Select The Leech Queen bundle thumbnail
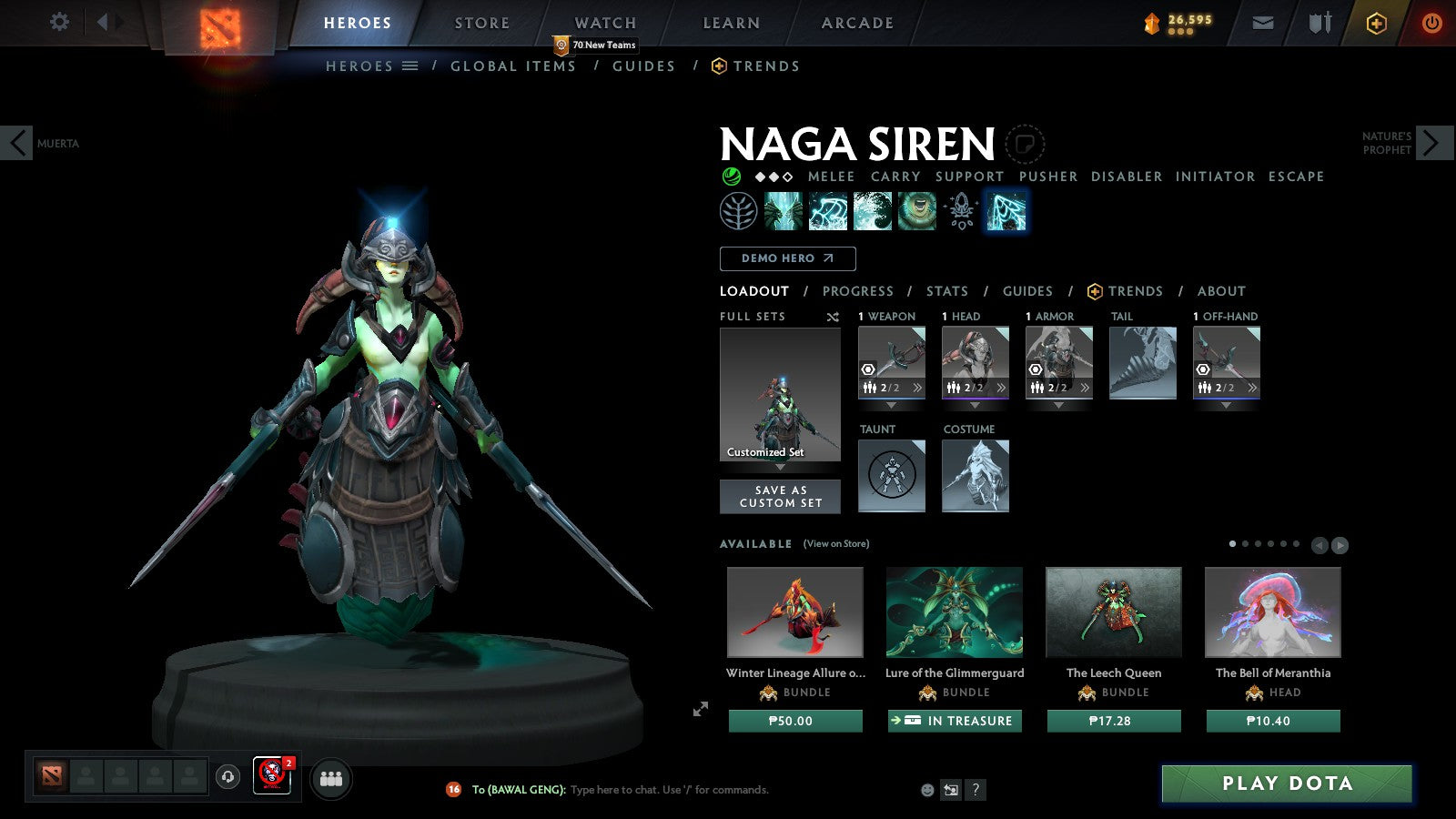 pos(1113,612)
